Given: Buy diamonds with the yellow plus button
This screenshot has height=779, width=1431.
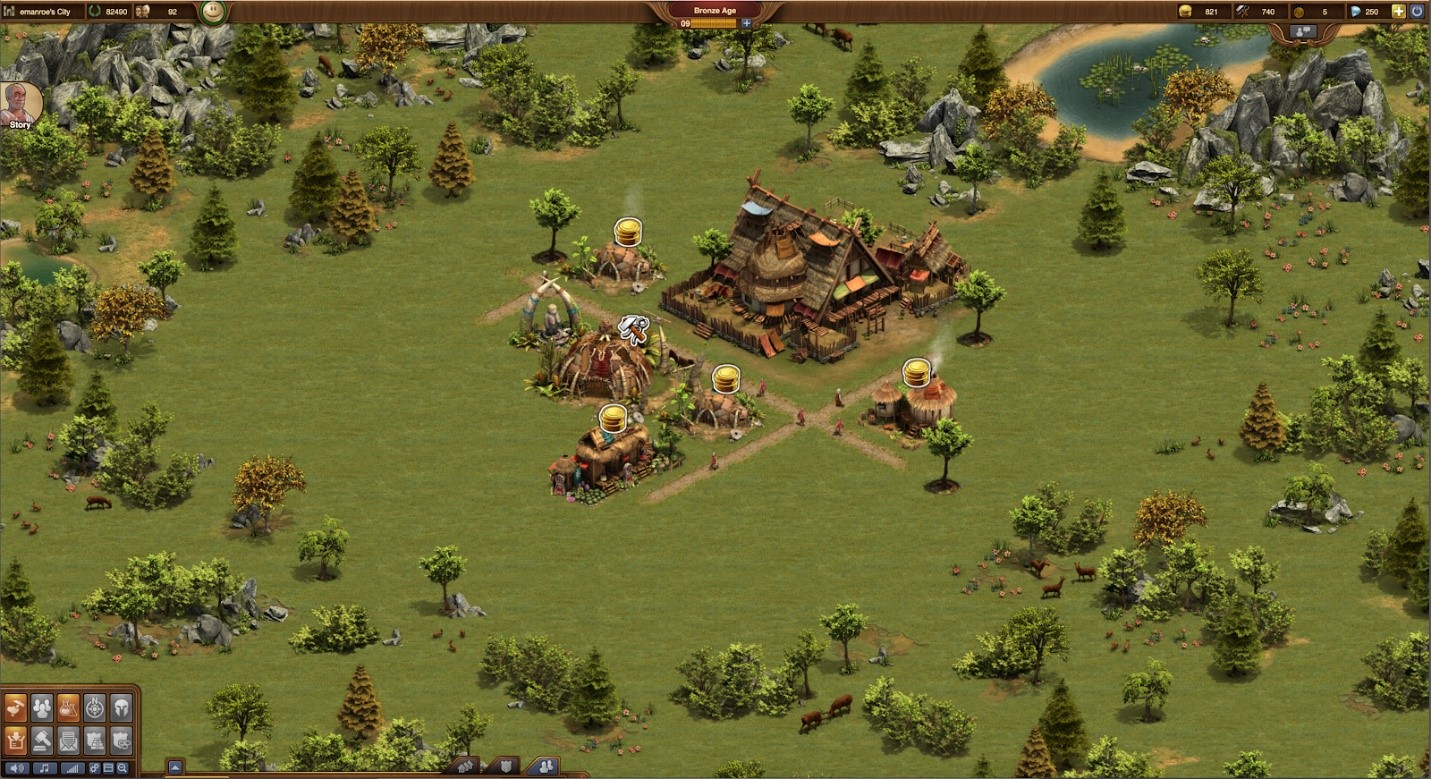Looking at the screenshot, I should click(x=1398, y=12).
